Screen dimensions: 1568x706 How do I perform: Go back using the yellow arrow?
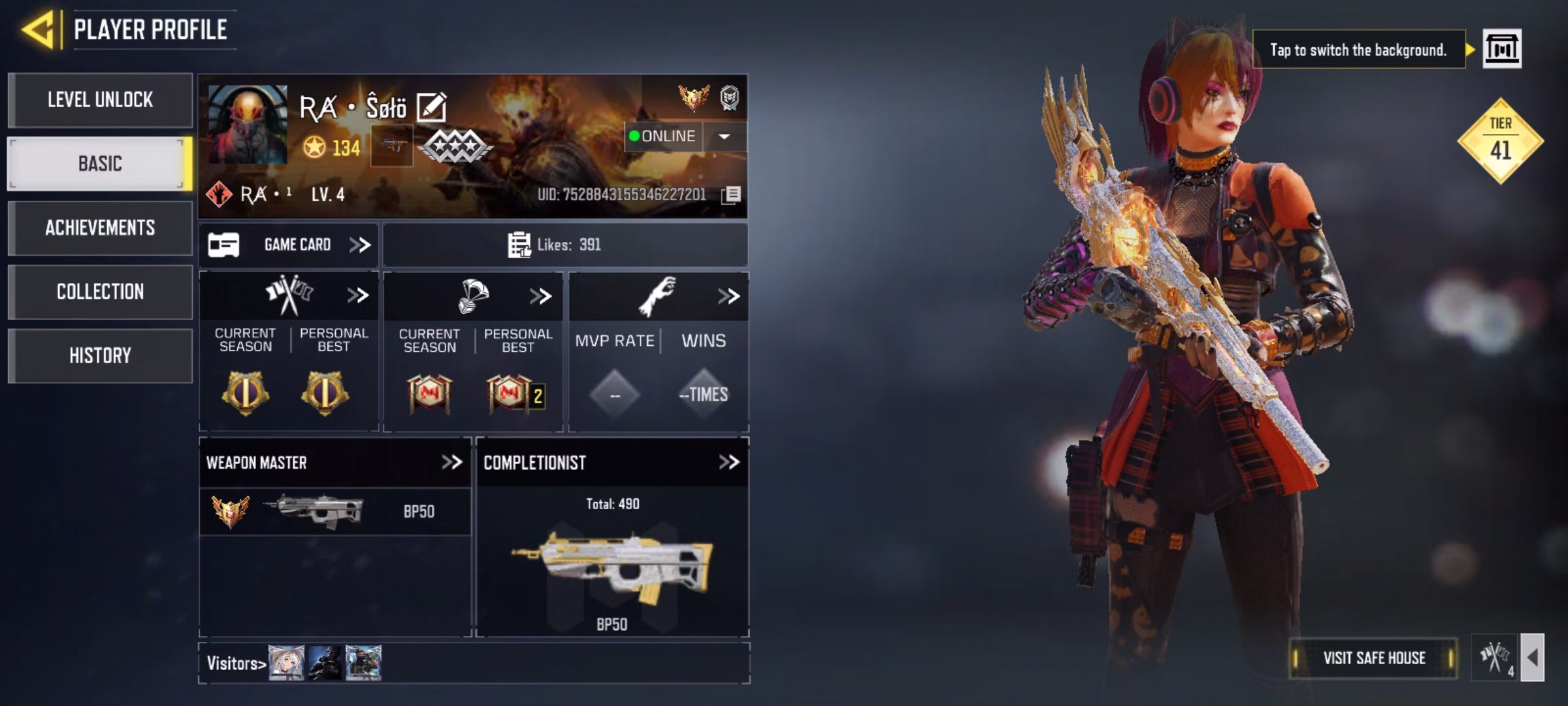point(38,30)
